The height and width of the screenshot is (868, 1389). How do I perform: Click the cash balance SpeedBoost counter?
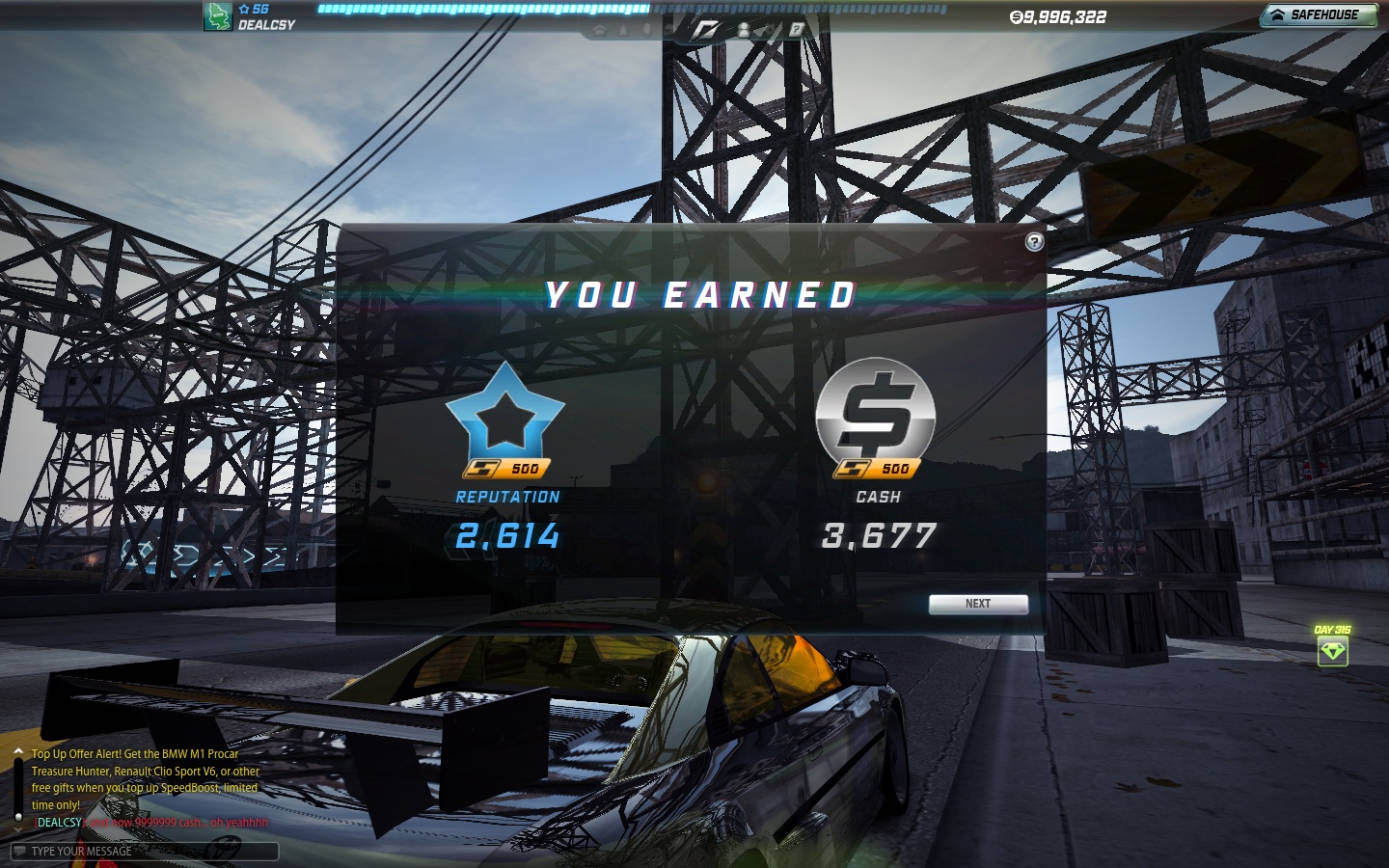tap(1058, 17)
